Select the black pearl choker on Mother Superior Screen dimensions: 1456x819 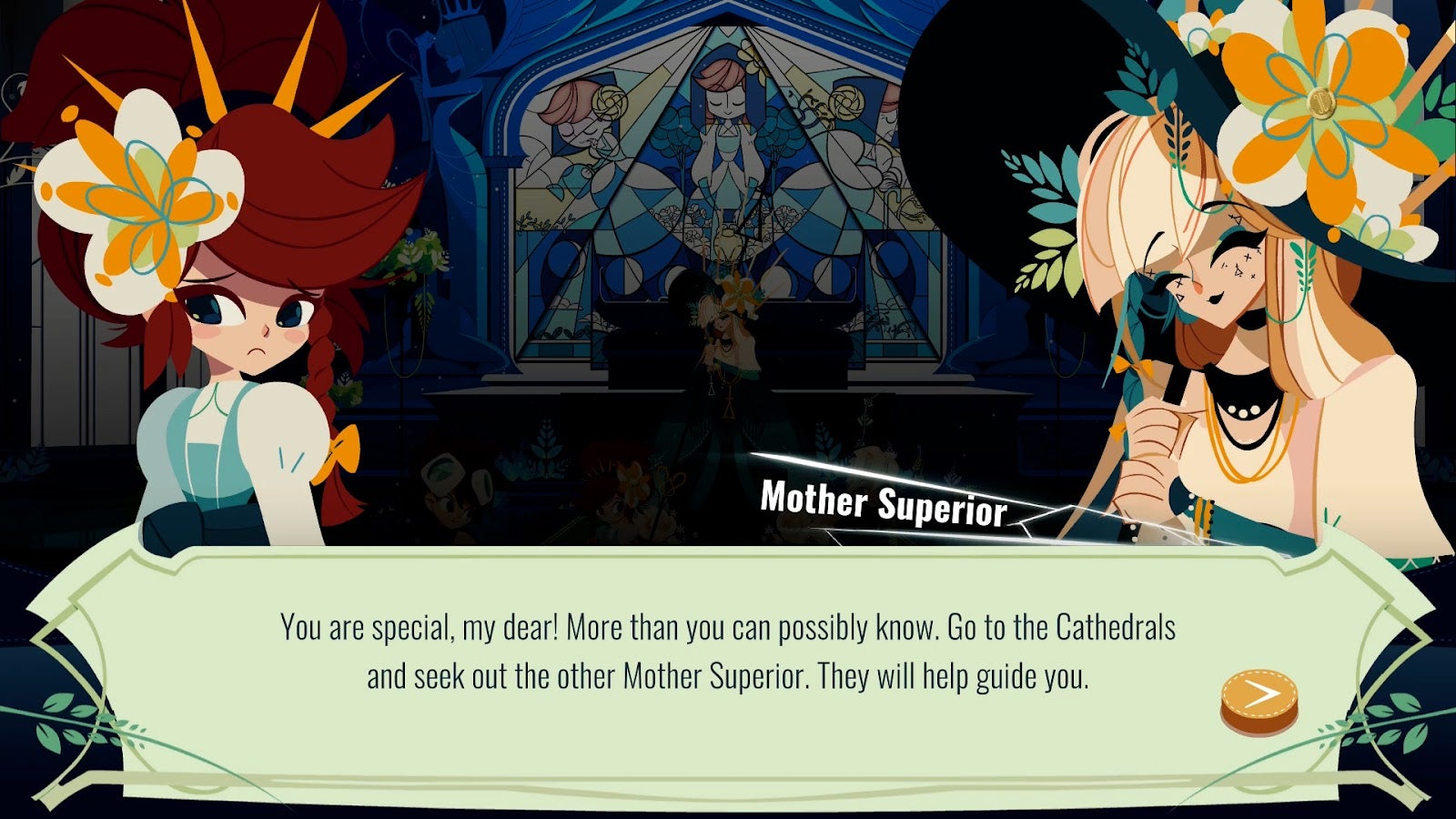pyautogui.click(x=1243, y=411)
